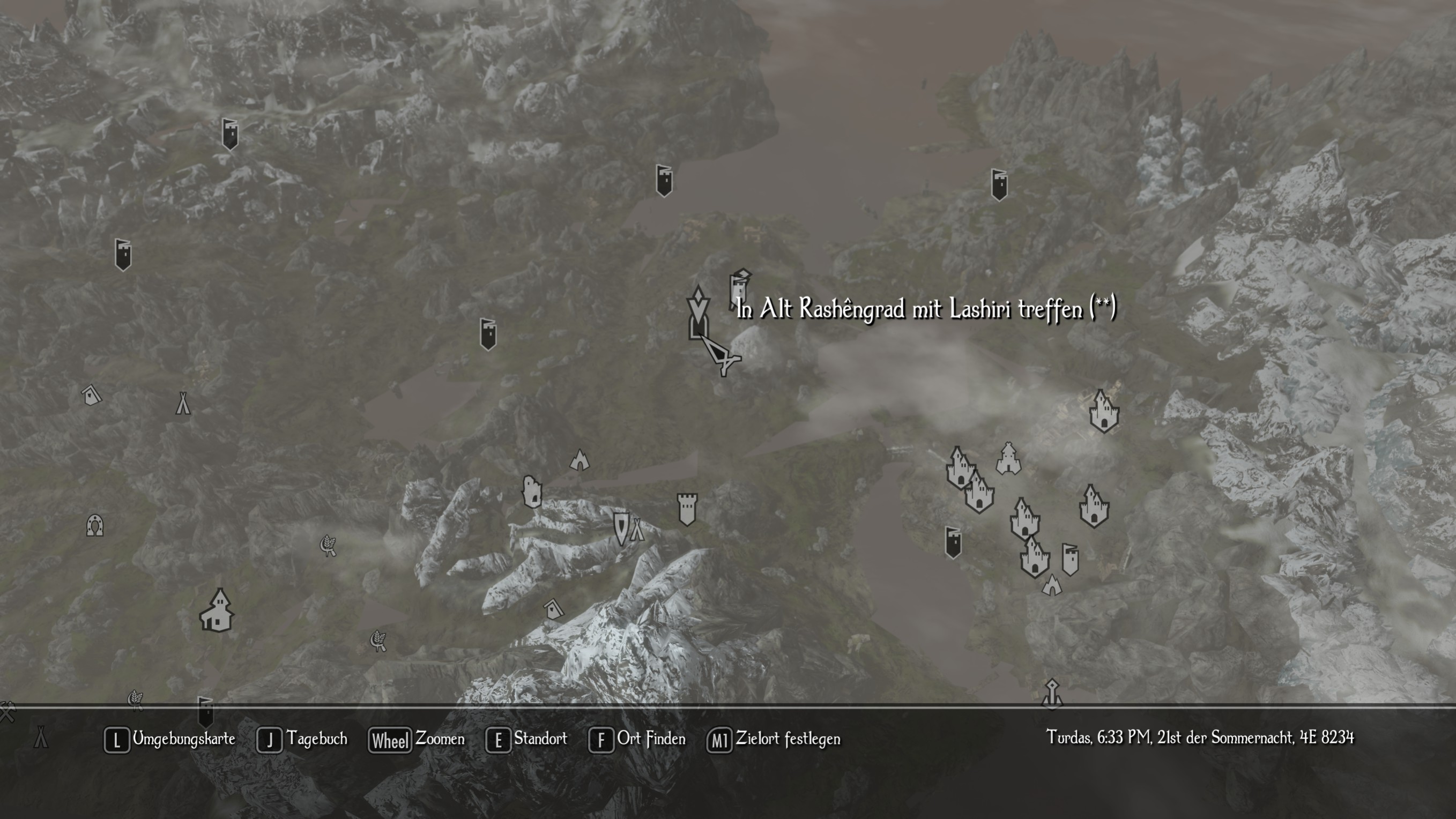Click the anchor harbor map marker

tap(1051, 693)
